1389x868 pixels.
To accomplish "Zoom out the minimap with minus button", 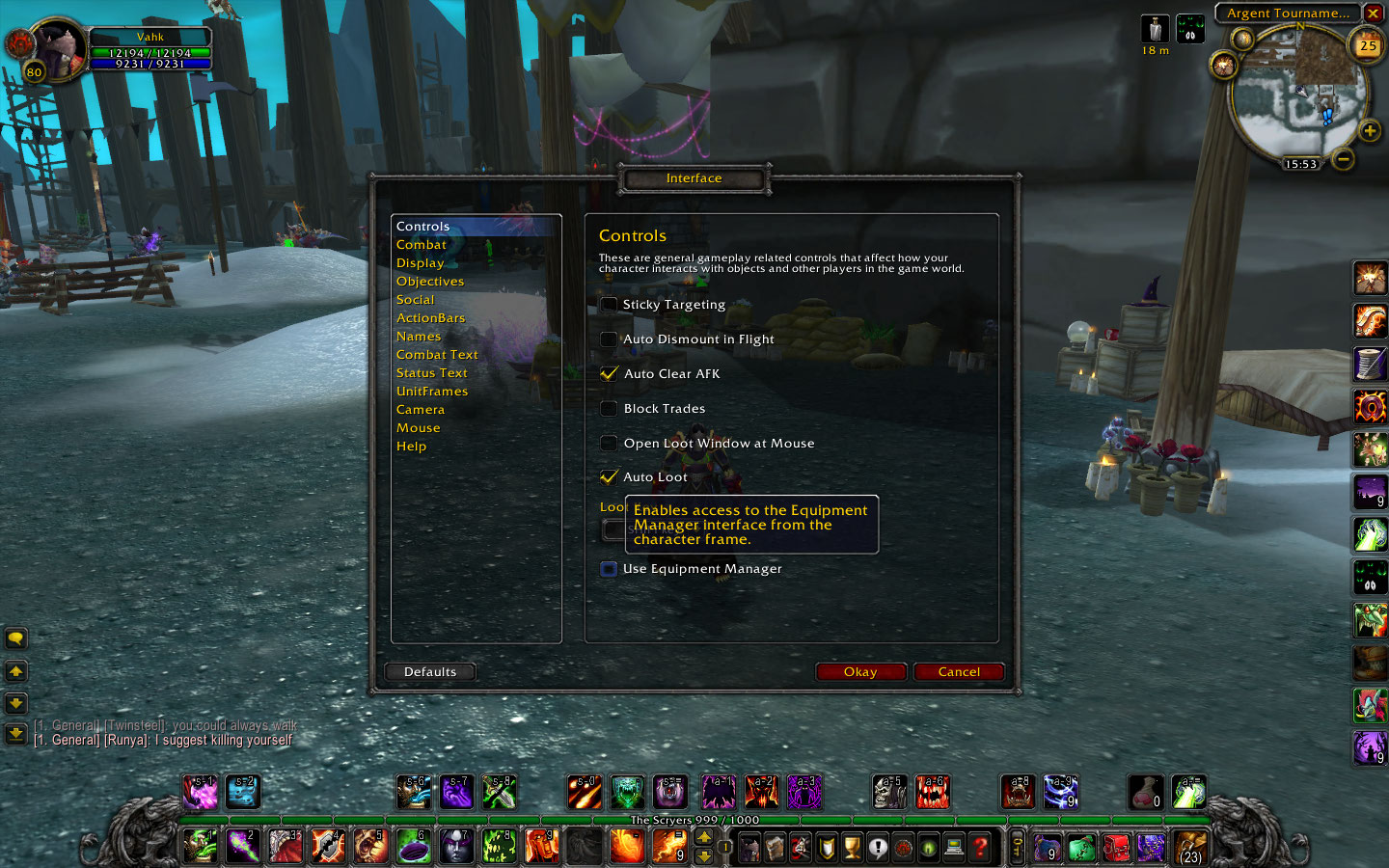I will click(1343, 159).
